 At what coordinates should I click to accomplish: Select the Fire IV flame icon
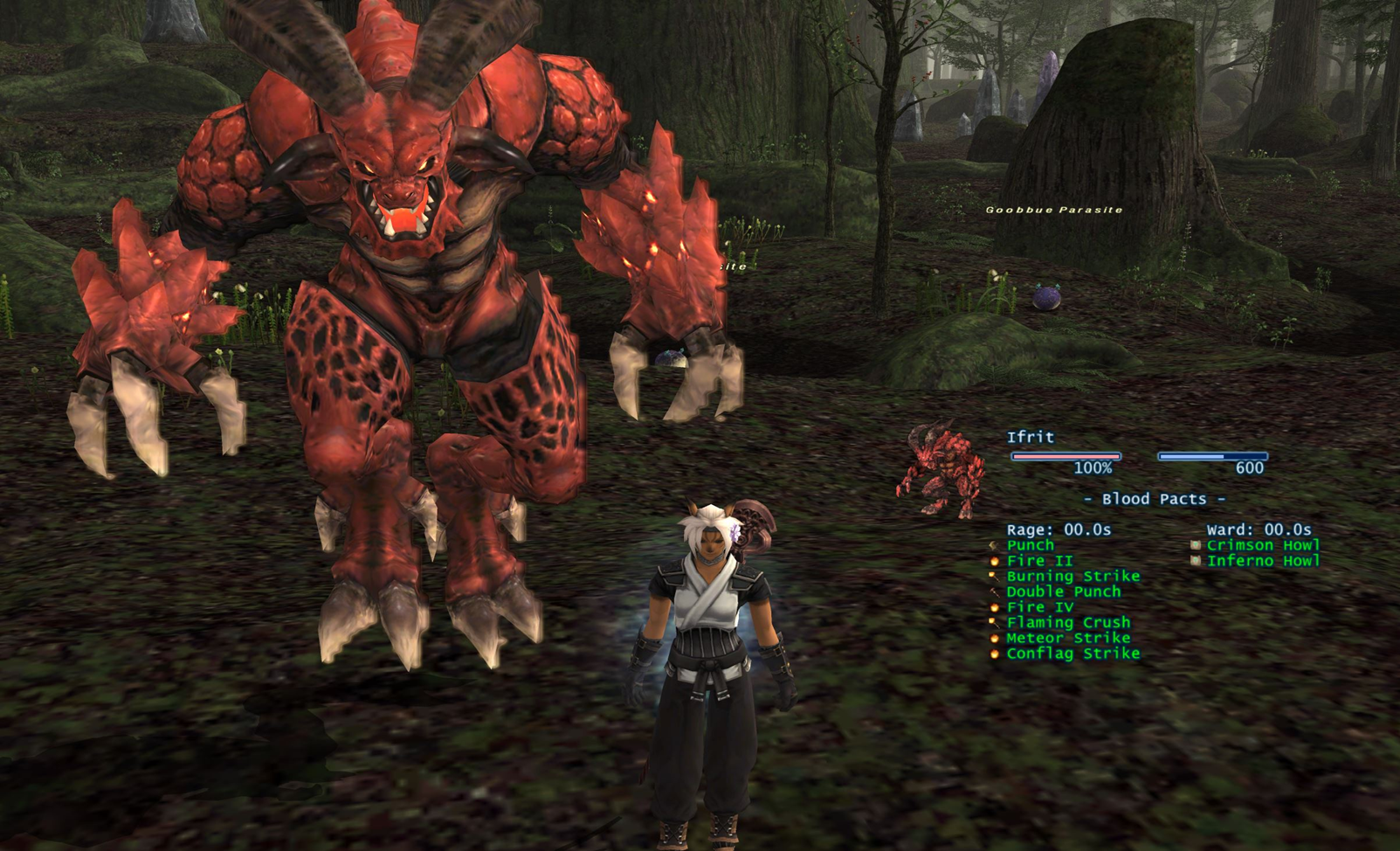[x=993, y=606]
